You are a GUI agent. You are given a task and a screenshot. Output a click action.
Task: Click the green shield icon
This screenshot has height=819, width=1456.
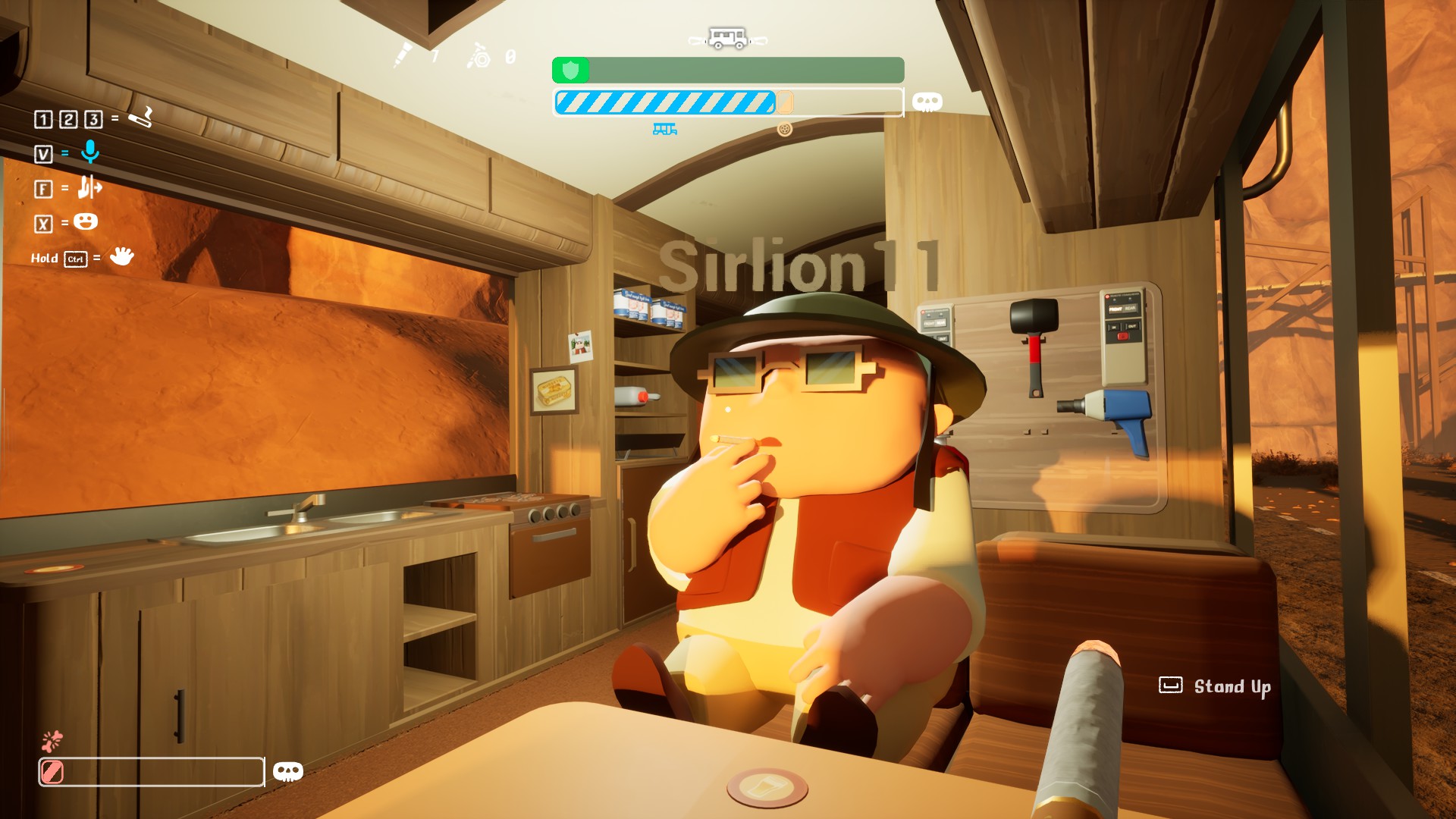coord(570,71)
